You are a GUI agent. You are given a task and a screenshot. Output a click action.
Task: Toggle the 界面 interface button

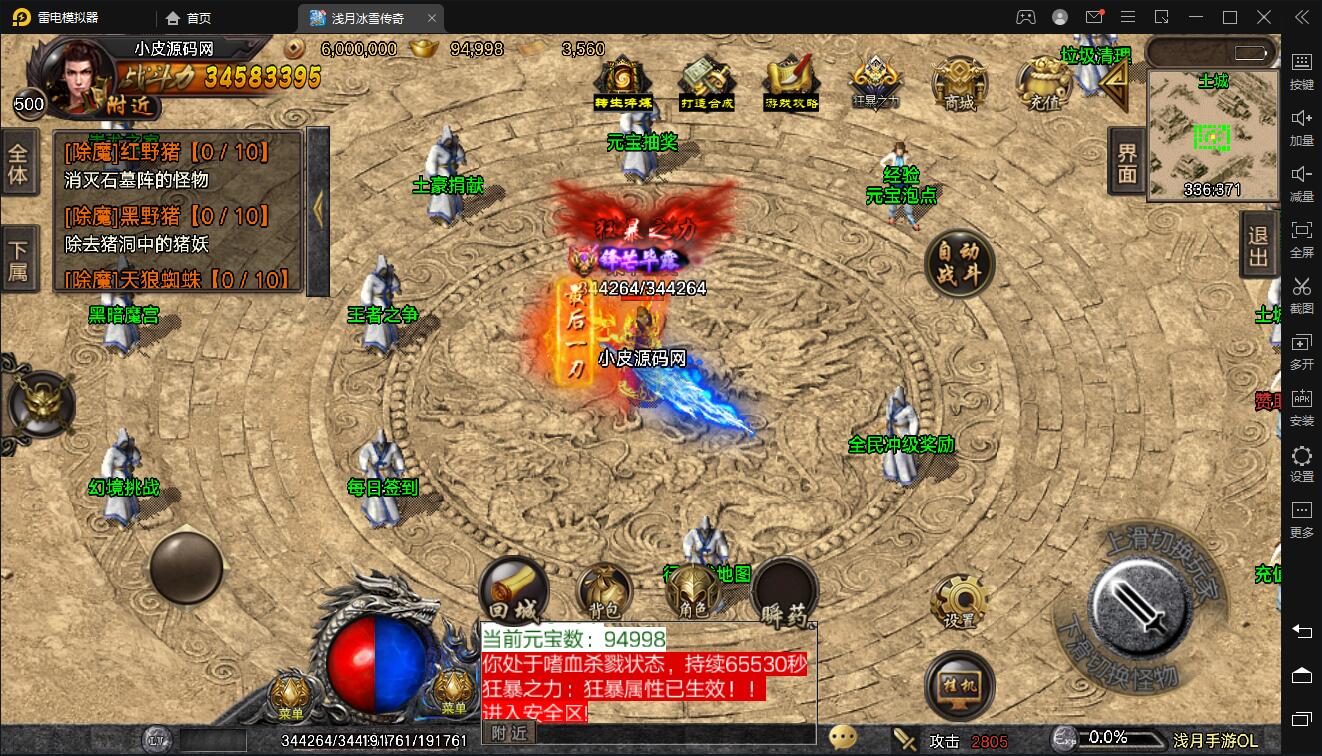pos(1127,162)
